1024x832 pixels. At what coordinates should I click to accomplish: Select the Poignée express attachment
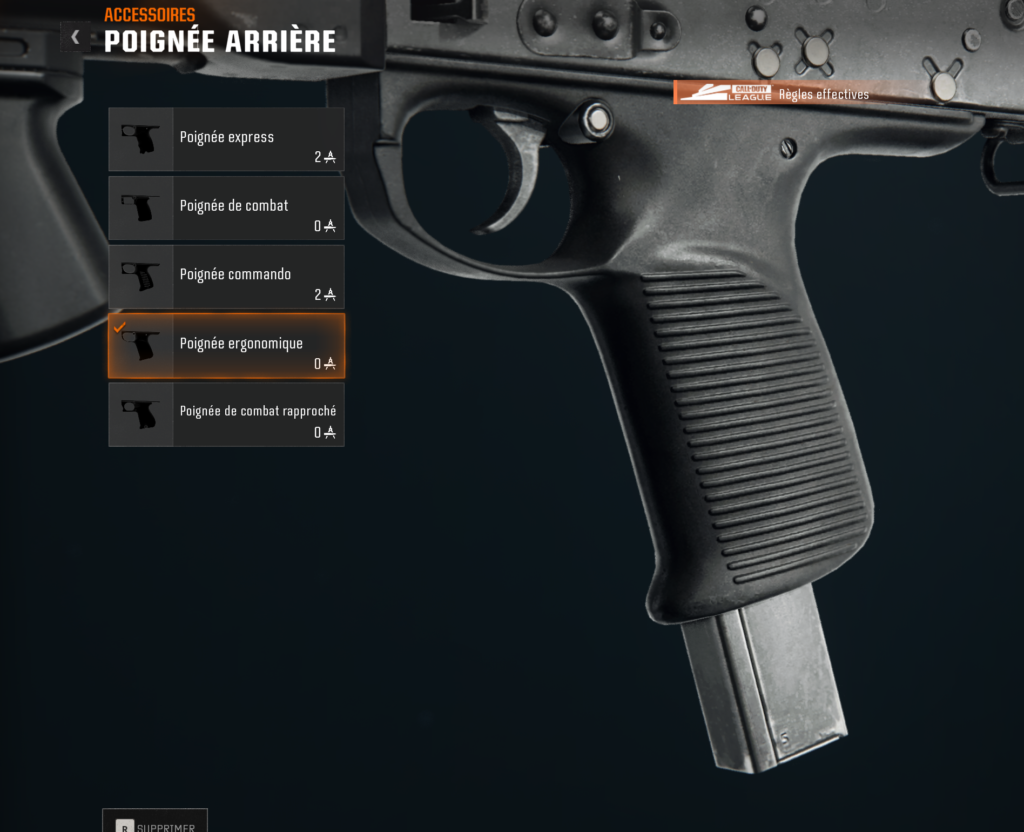click(x=226, y=139)
